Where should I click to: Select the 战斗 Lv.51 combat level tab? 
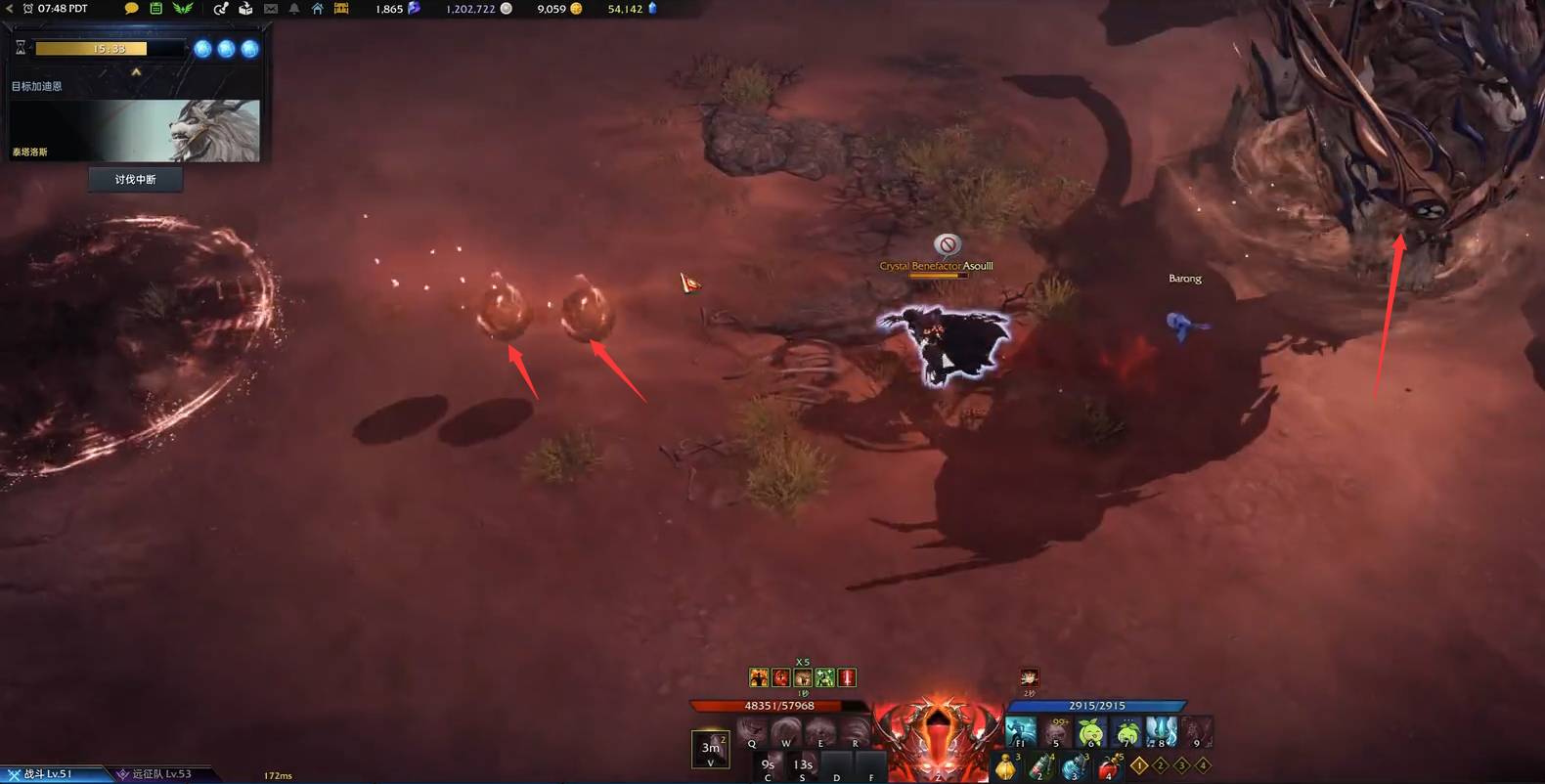click(x=49, y=774)
